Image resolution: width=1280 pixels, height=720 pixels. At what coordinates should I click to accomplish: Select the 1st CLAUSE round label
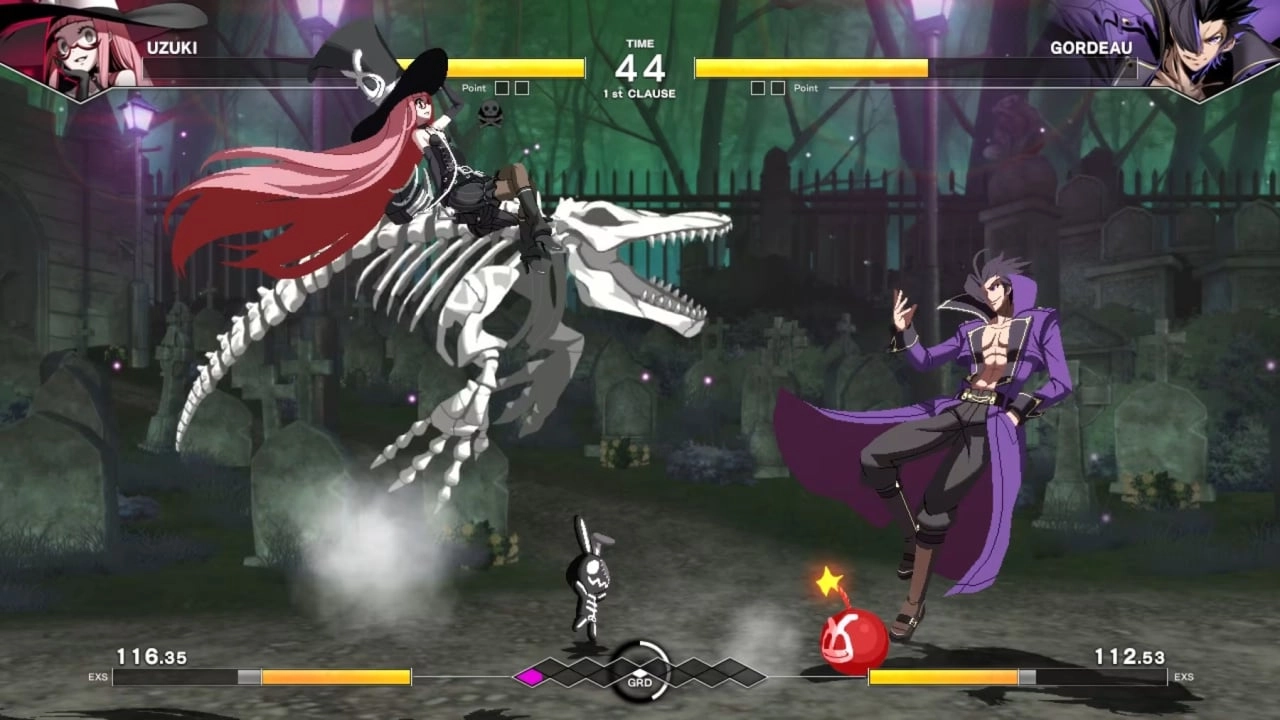pyautogui.click(x=638, y=92)
